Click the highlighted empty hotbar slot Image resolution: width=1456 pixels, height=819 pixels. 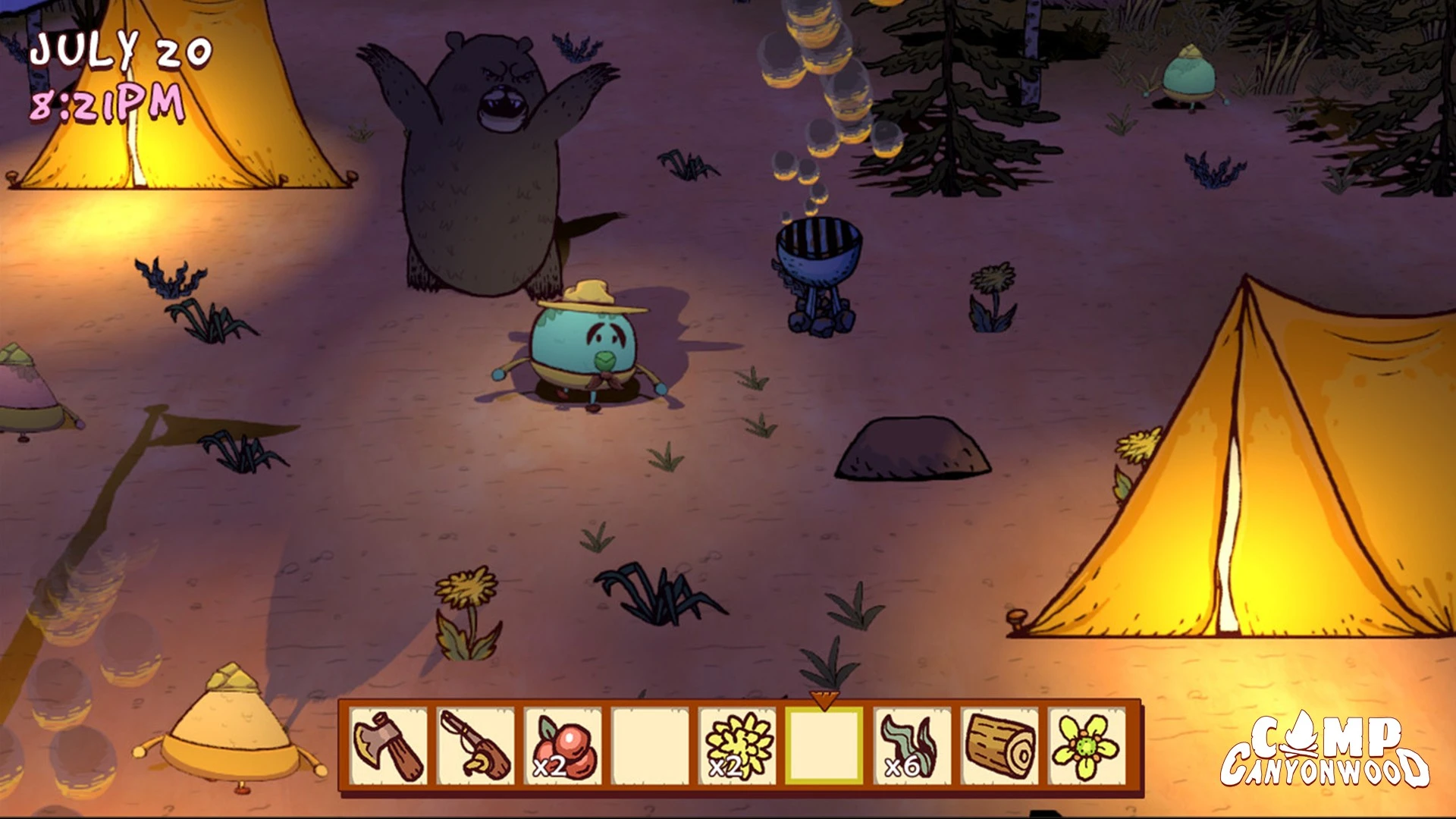(x=824, y=746)
